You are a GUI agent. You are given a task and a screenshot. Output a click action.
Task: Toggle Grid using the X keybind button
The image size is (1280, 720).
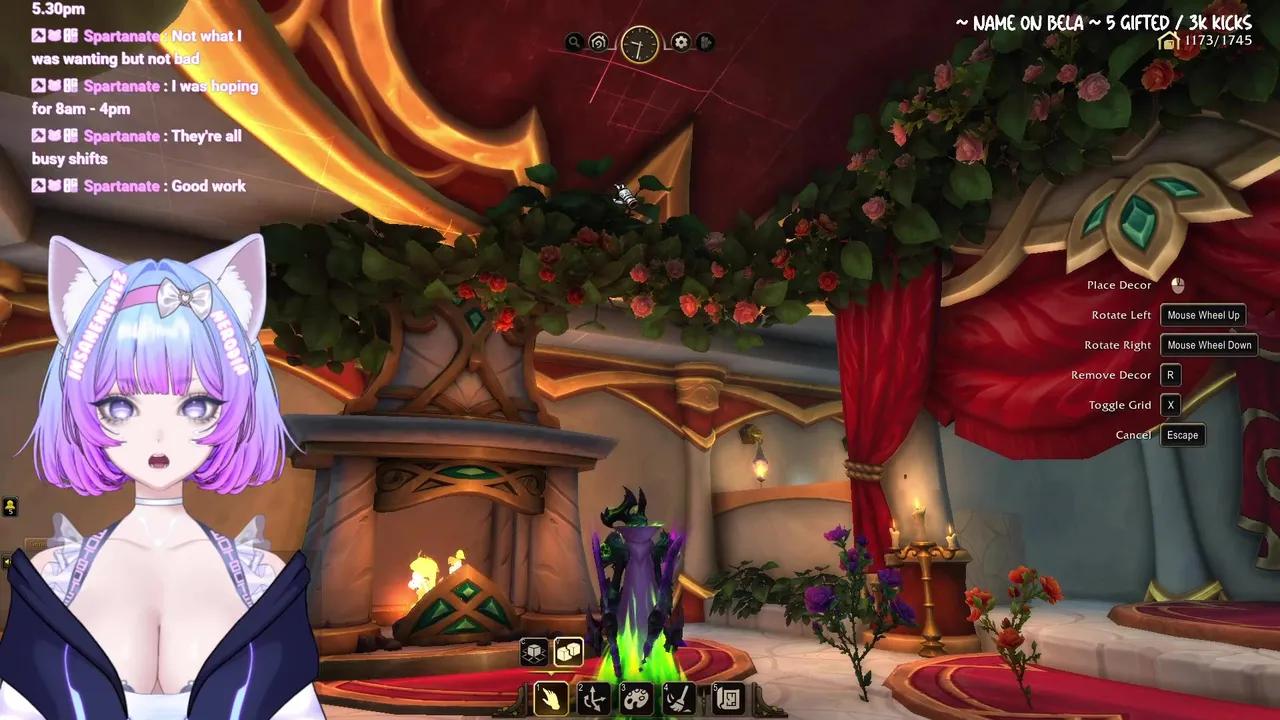pos(1170,405)
